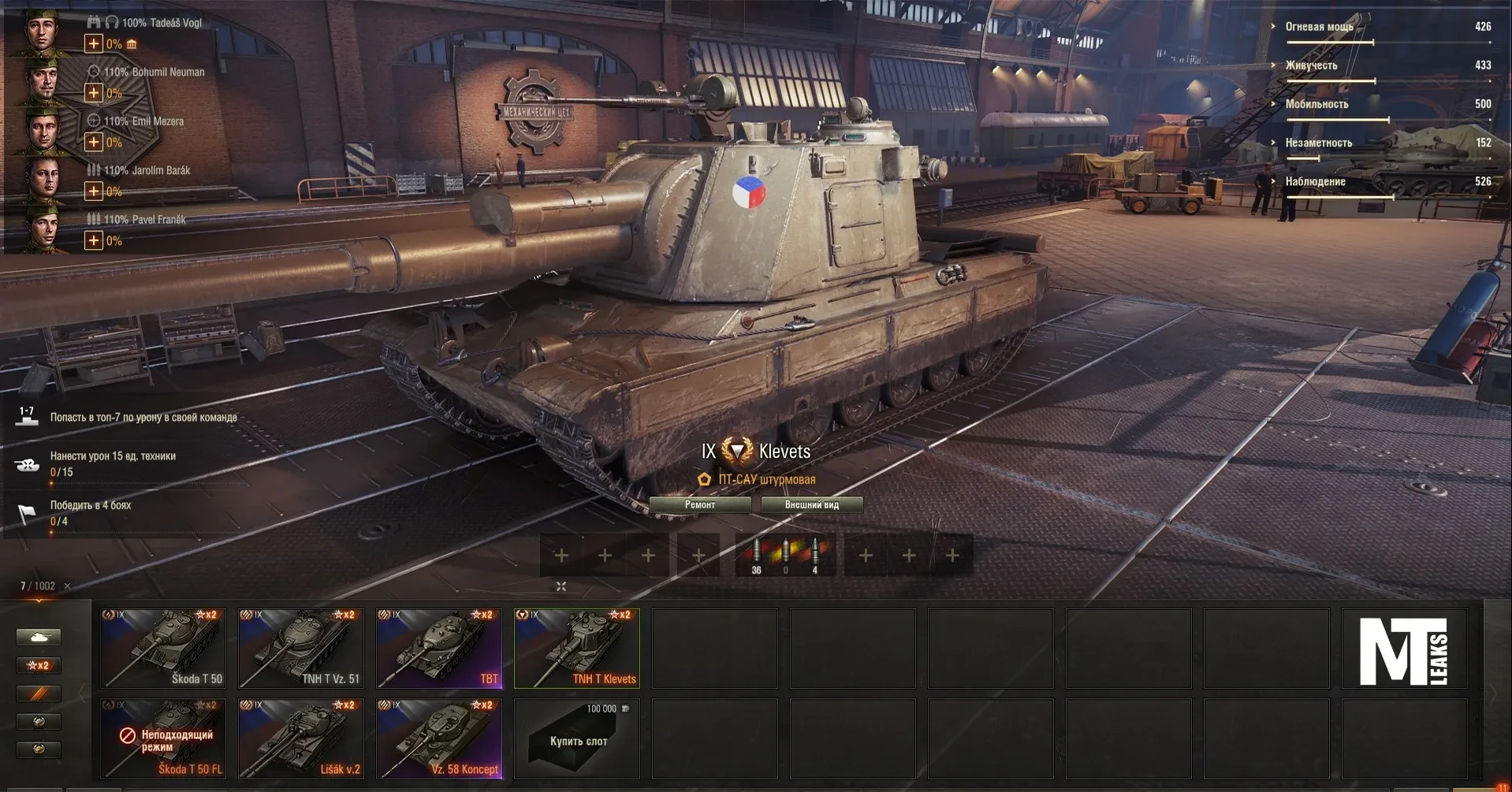The width and height of the screenshot is (1512, 792).
Task: Open the Внешний вид customization
Action: tap(811, 505)
